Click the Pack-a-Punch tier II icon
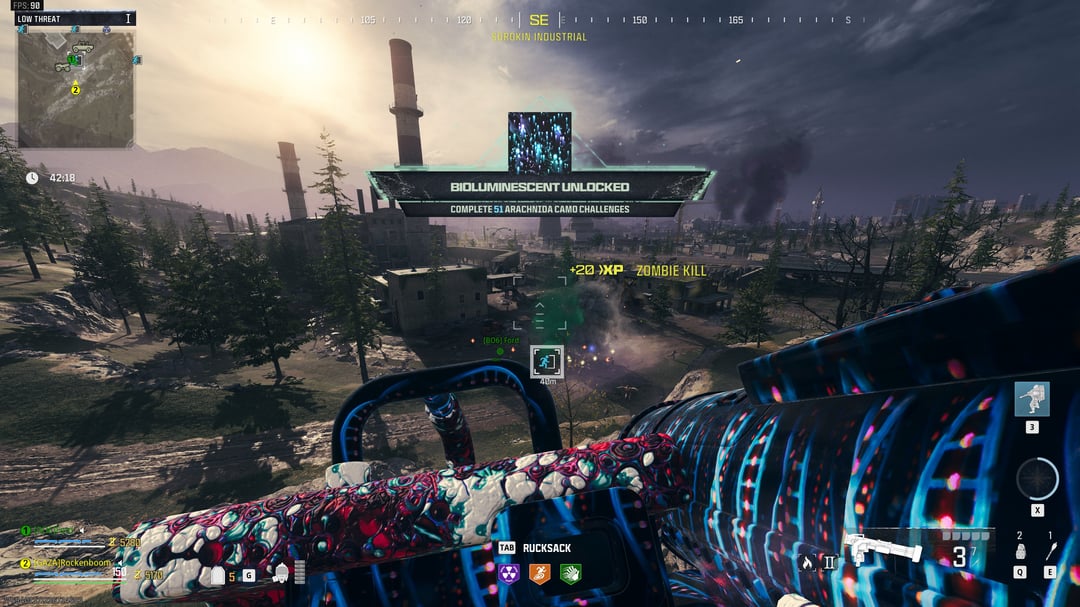The image size is (1080, 607). [829, 562]
